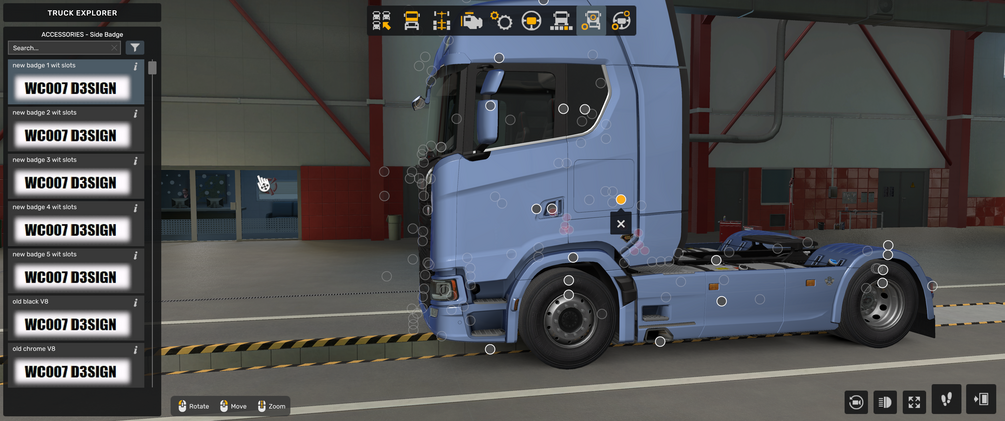Viewport: 1005px width, 421px height.
Task: Open the engine configuration toolbar icon
Action: (x=471, y=20)
